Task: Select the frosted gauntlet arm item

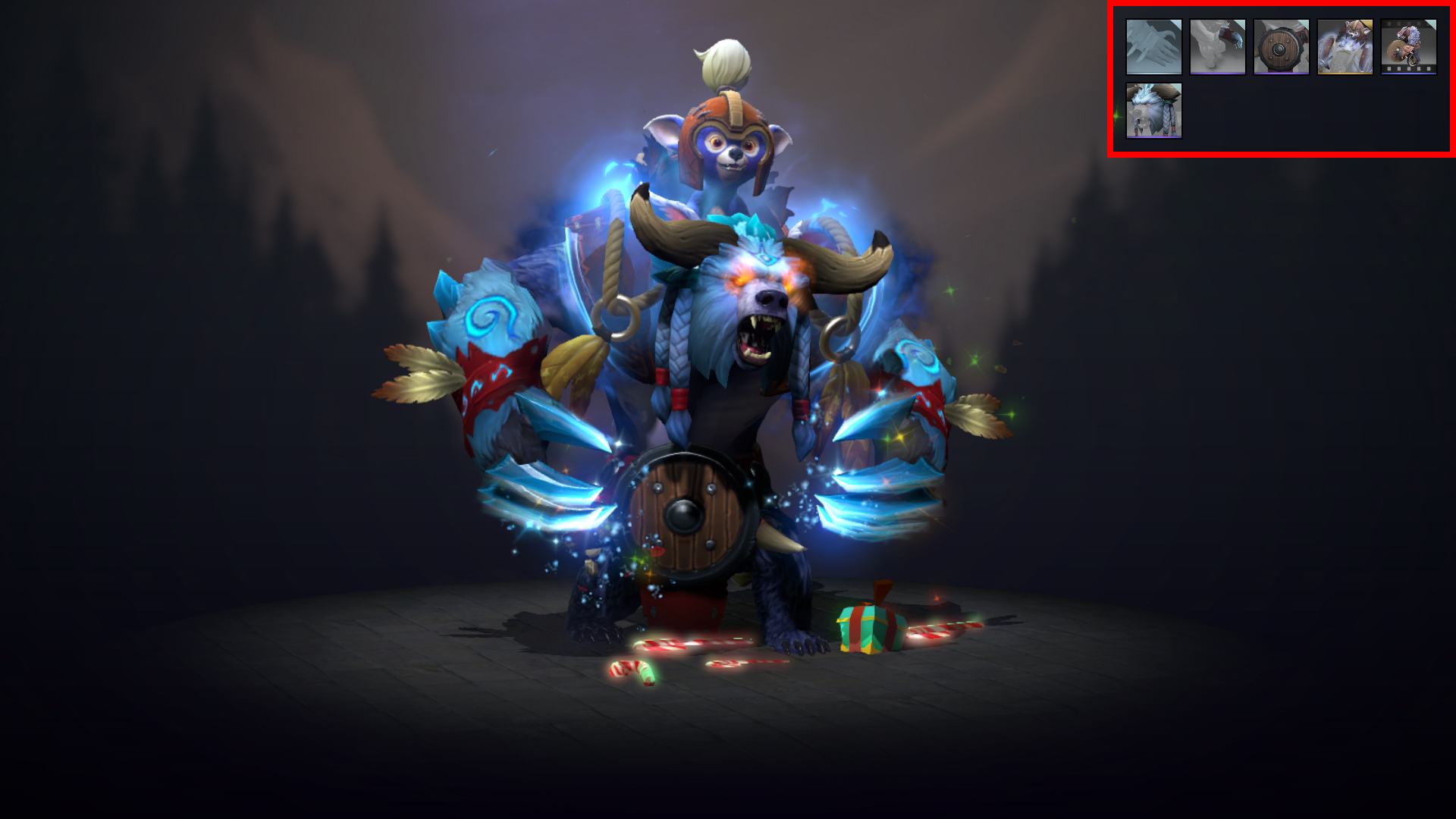Action: (x=1216, y=47)
